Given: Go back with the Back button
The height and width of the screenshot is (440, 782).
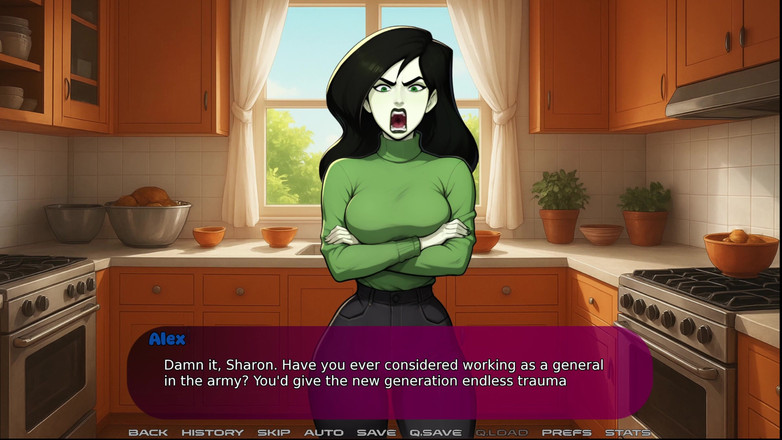Looking at the screenshot, I should [x=148, y=432].
